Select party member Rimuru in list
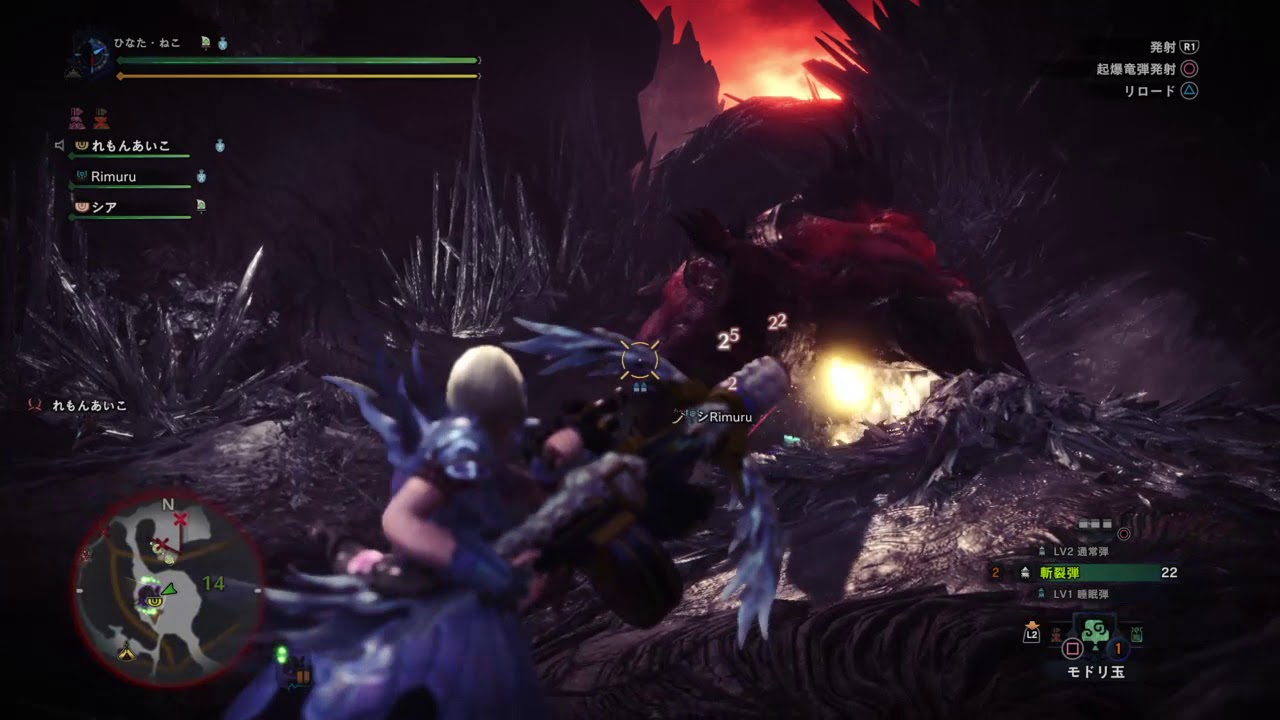 pyautogui.click(x=113, y=177)
